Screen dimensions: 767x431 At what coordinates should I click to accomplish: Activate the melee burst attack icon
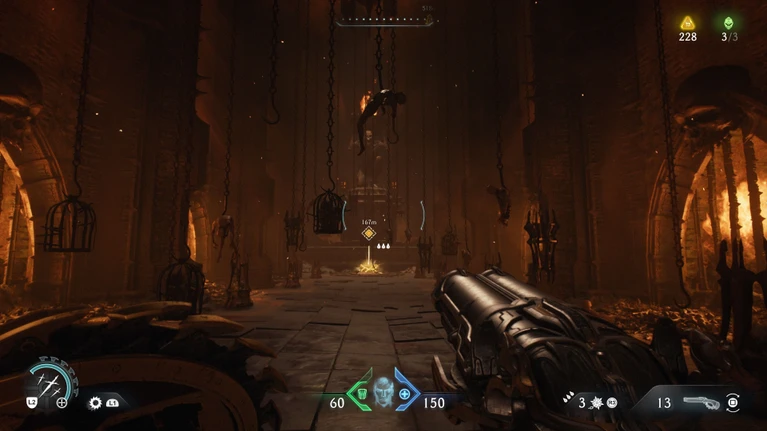595,402
